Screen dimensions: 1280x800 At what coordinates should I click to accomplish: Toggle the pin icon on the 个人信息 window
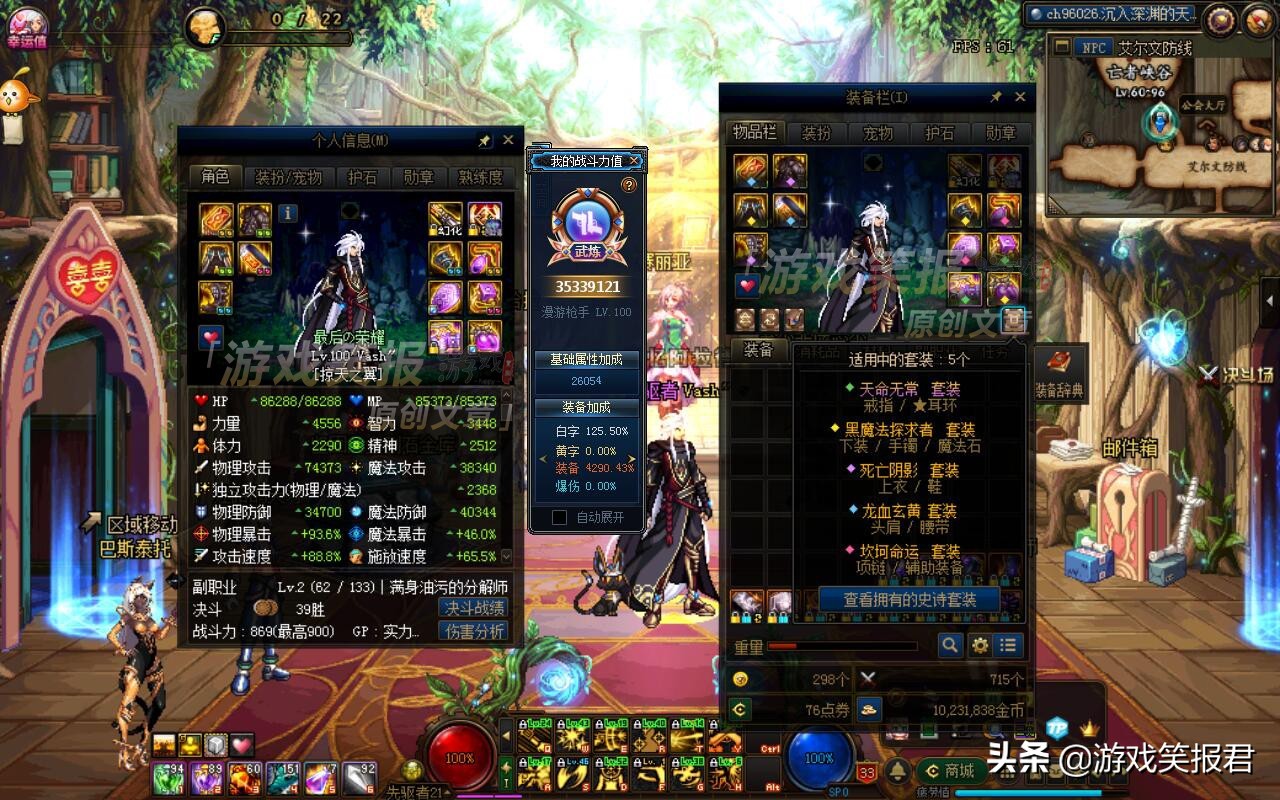(484, 140)
